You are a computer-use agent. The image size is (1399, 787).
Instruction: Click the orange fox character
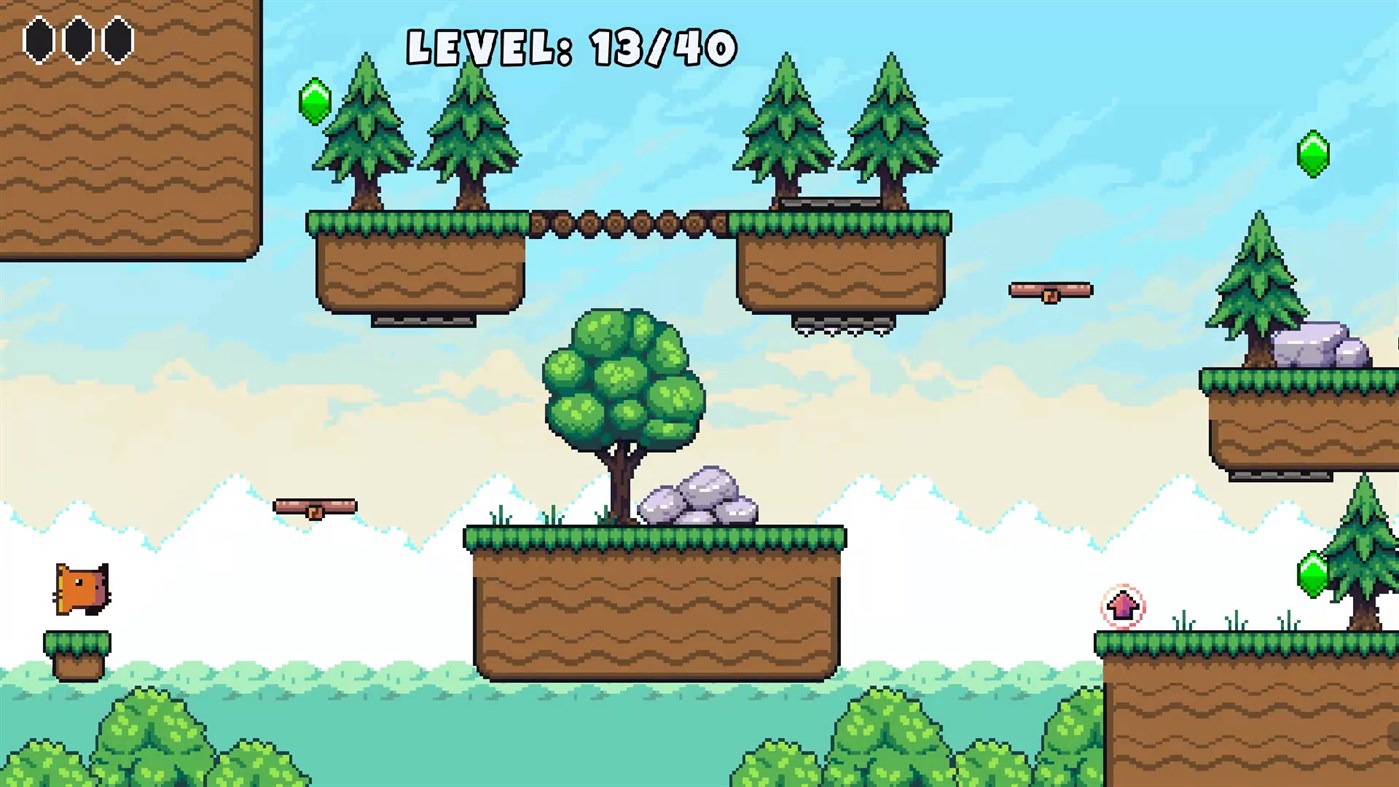coord(80,590)
